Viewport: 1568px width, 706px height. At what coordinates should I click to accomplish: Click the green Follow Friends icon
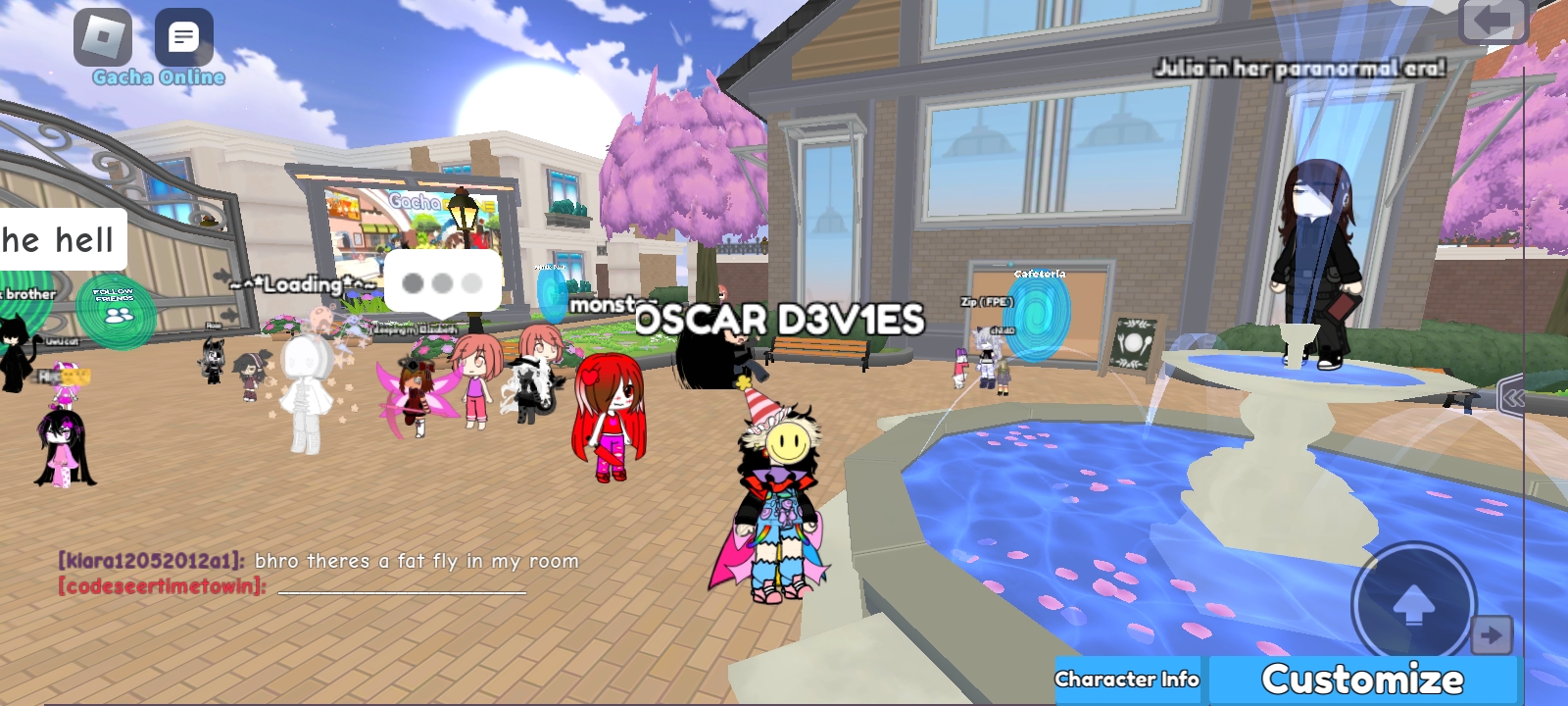(117, 310)
